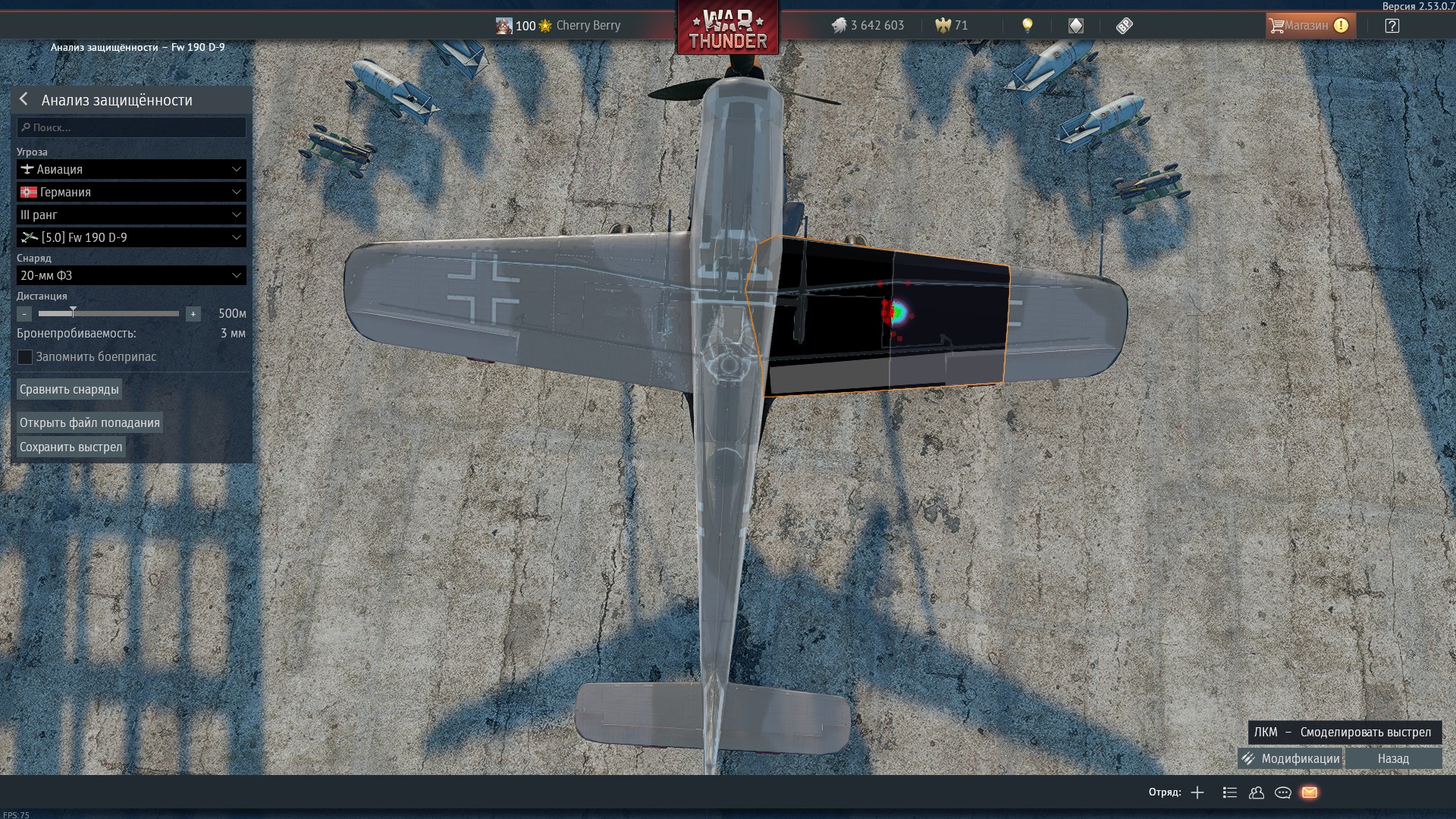Click the Сравнить снаряды button

coord(69,390)
